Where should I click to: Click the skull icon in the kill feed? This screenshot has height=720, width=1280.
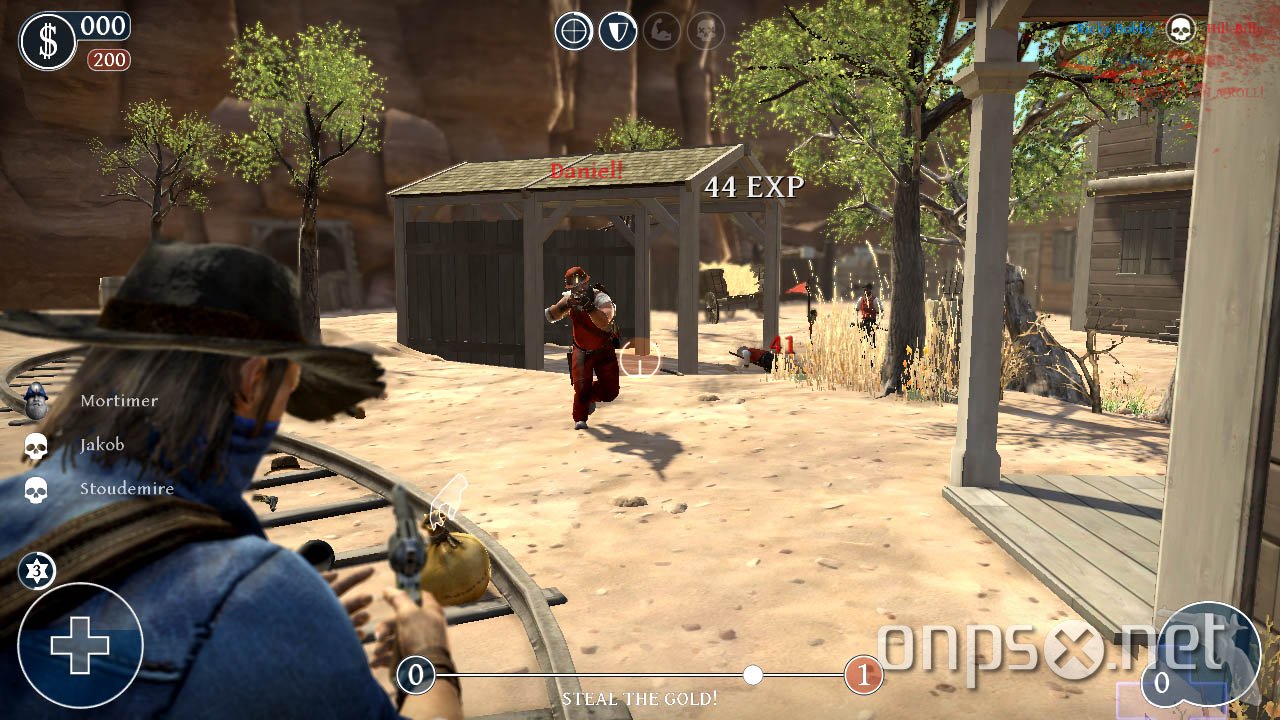click(x=1183, y=28)
